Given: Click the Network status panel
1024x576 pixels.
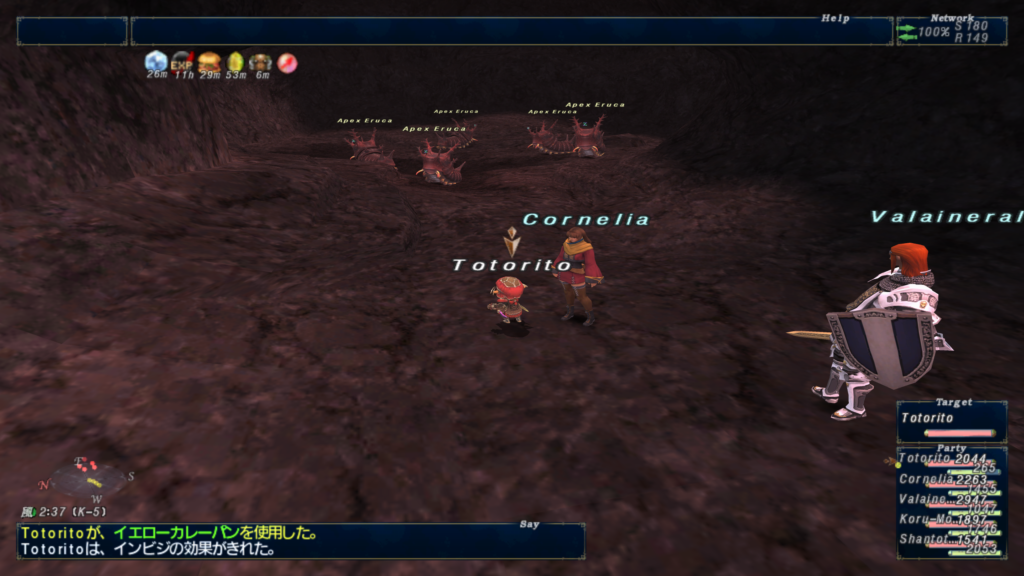Looking at the screenshot, I should pyautogui.click(x=951, y=31).
